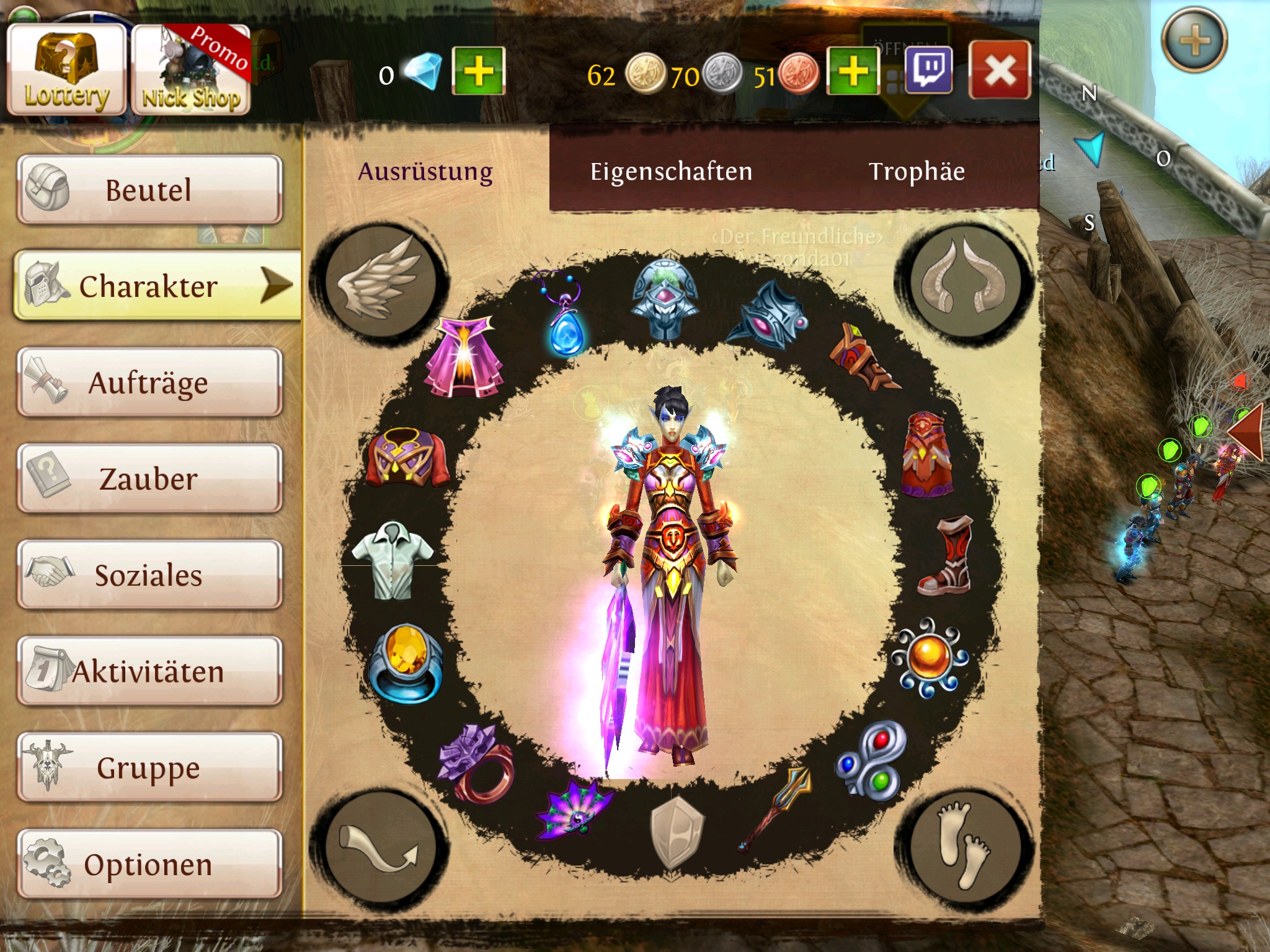The height and width of the screenshot is (952, 1270).
Task: Close the character menu with red X
Action: pos(1000,71)
